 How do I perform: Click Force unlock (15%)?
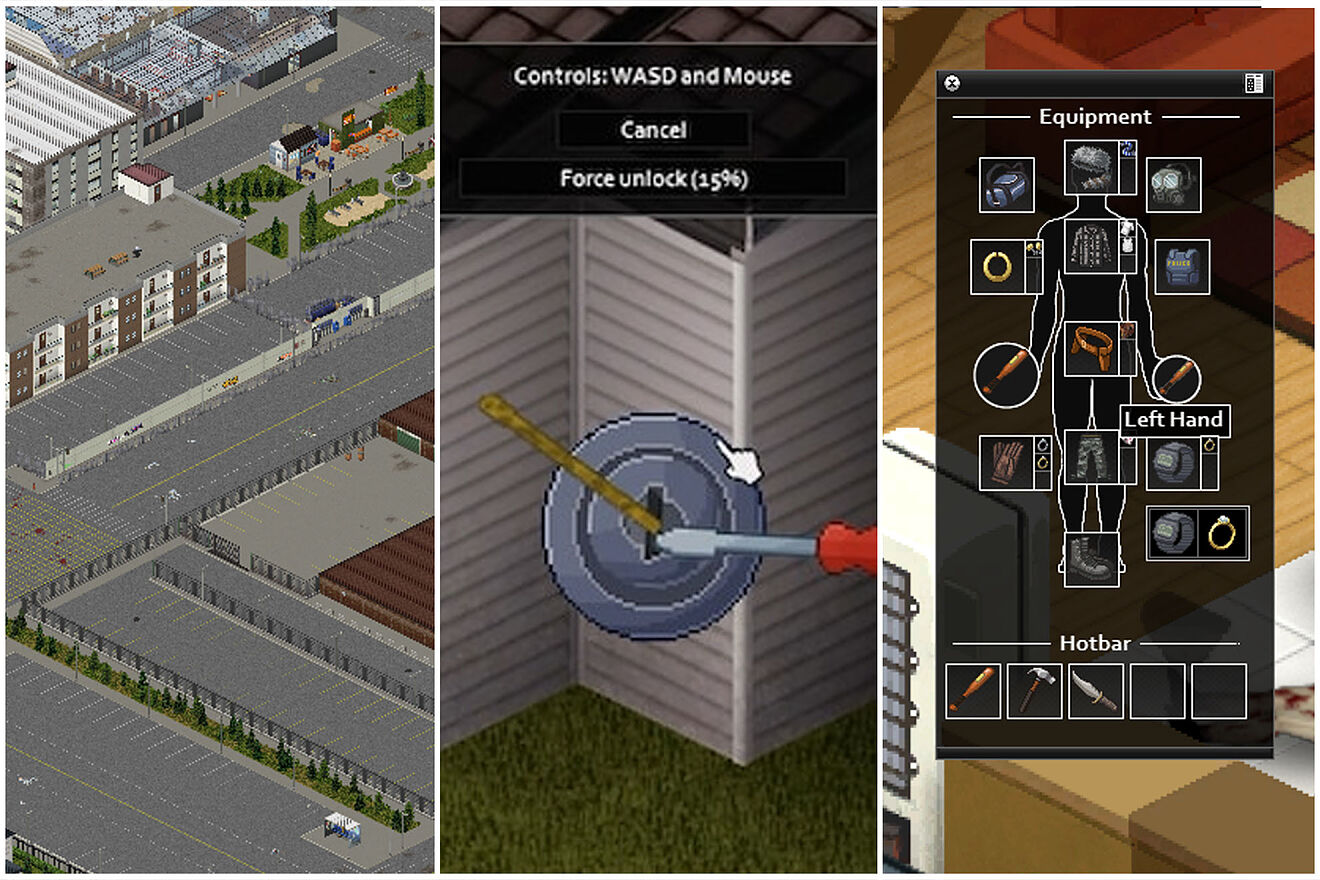tap(653, 179)
